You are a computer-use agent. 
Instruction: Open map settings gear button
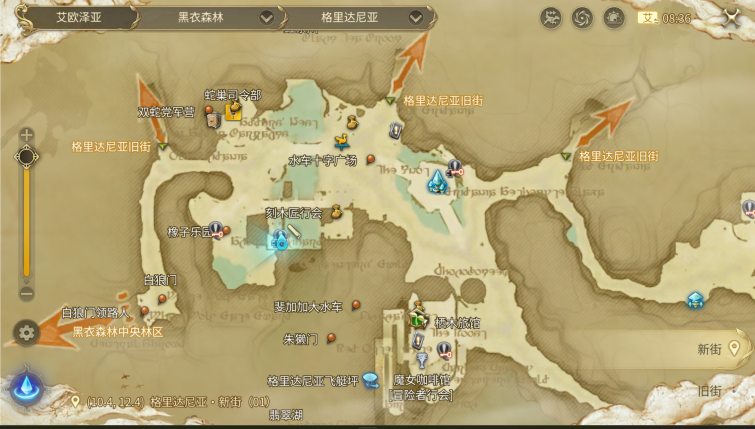pyautogui.click(x=27, y=333)
